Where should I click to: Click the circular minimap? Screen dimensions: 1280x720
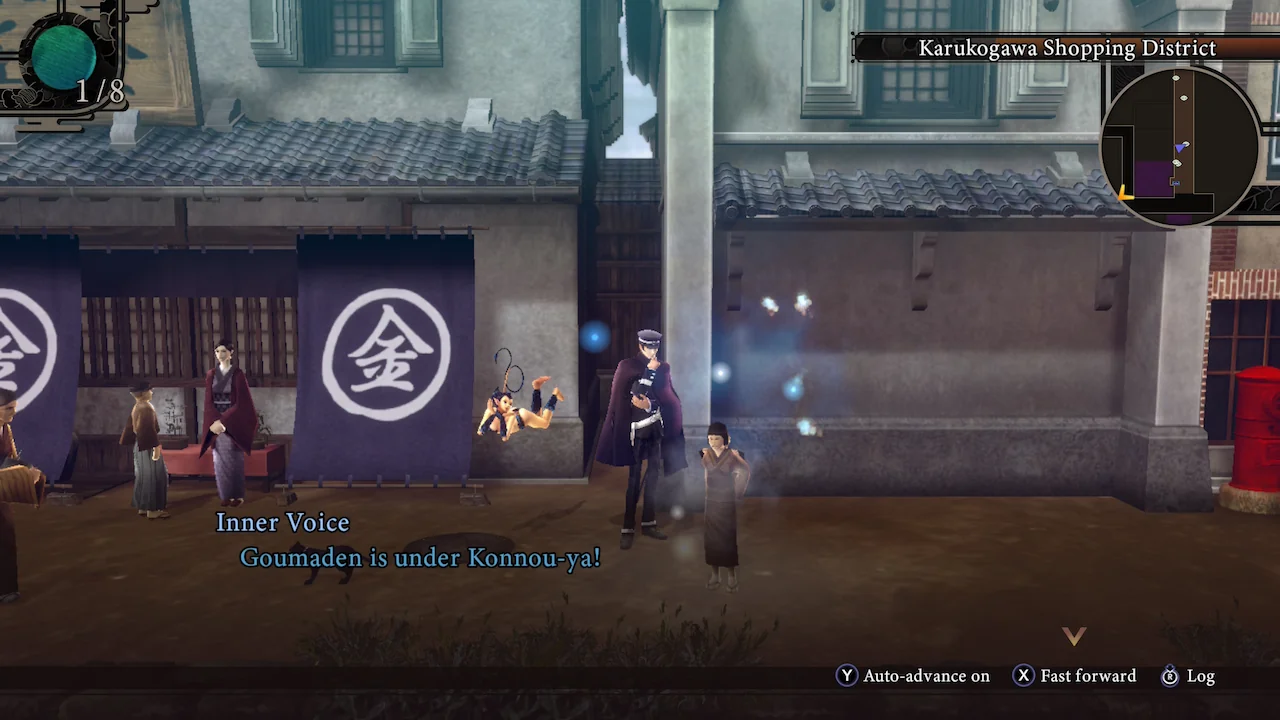click(x=1179, y=146)
